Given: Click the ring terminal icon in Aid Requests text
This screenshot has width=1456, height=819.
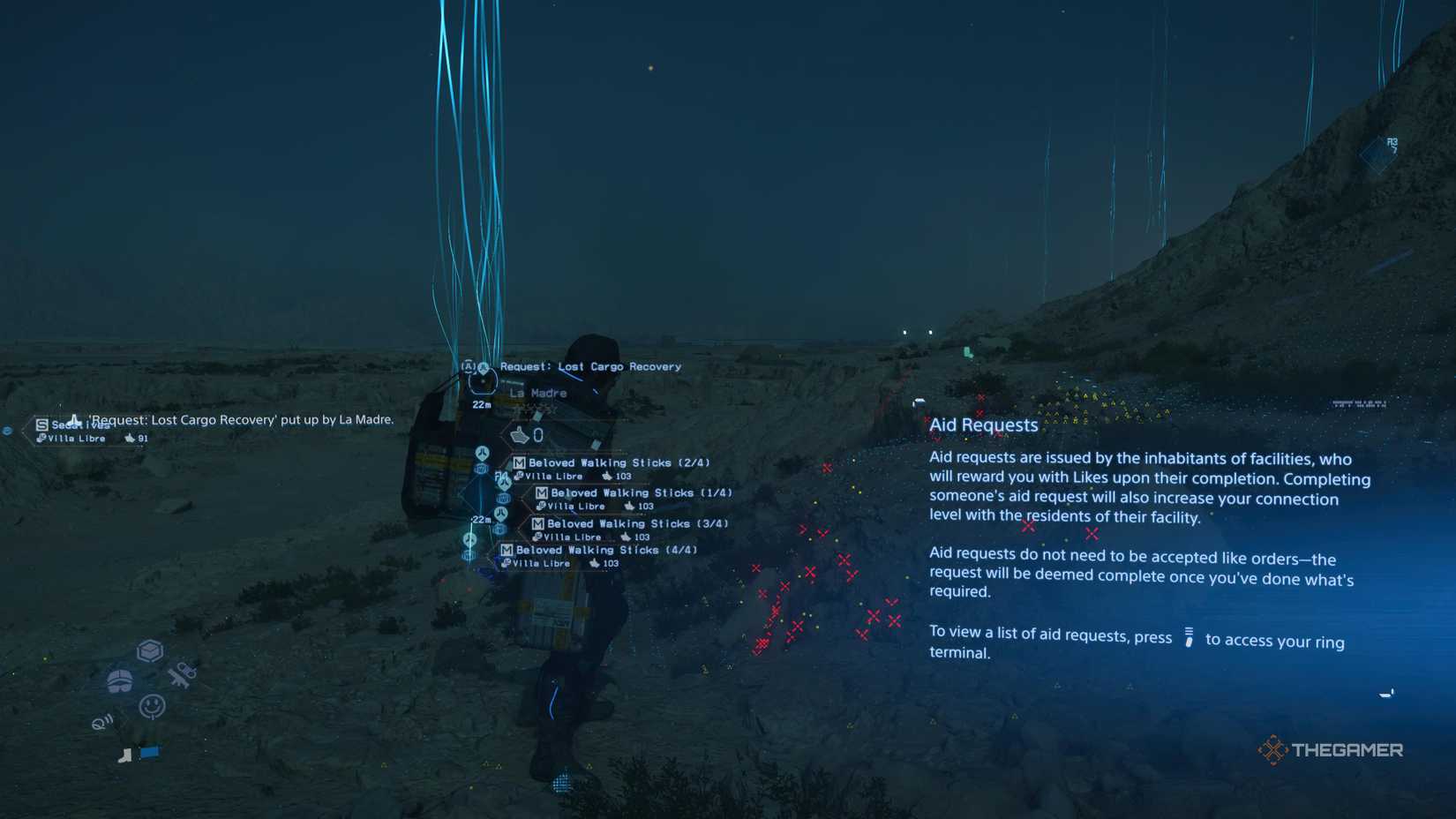Looking at the screenshot, I should 1189,637.
